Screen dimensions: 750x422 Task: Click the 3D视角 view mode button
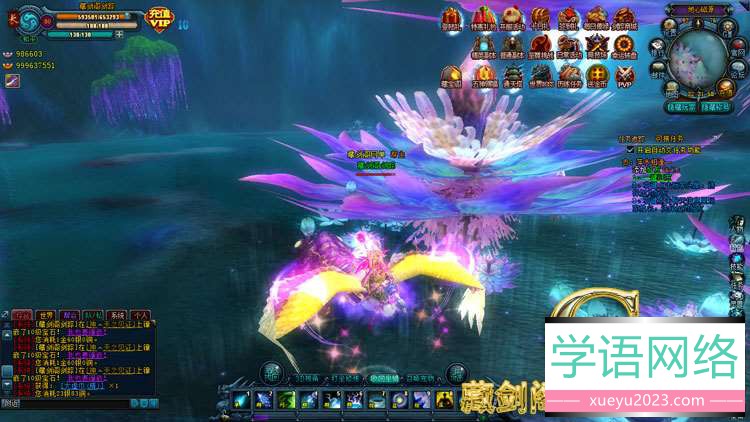tap(309, 379)
